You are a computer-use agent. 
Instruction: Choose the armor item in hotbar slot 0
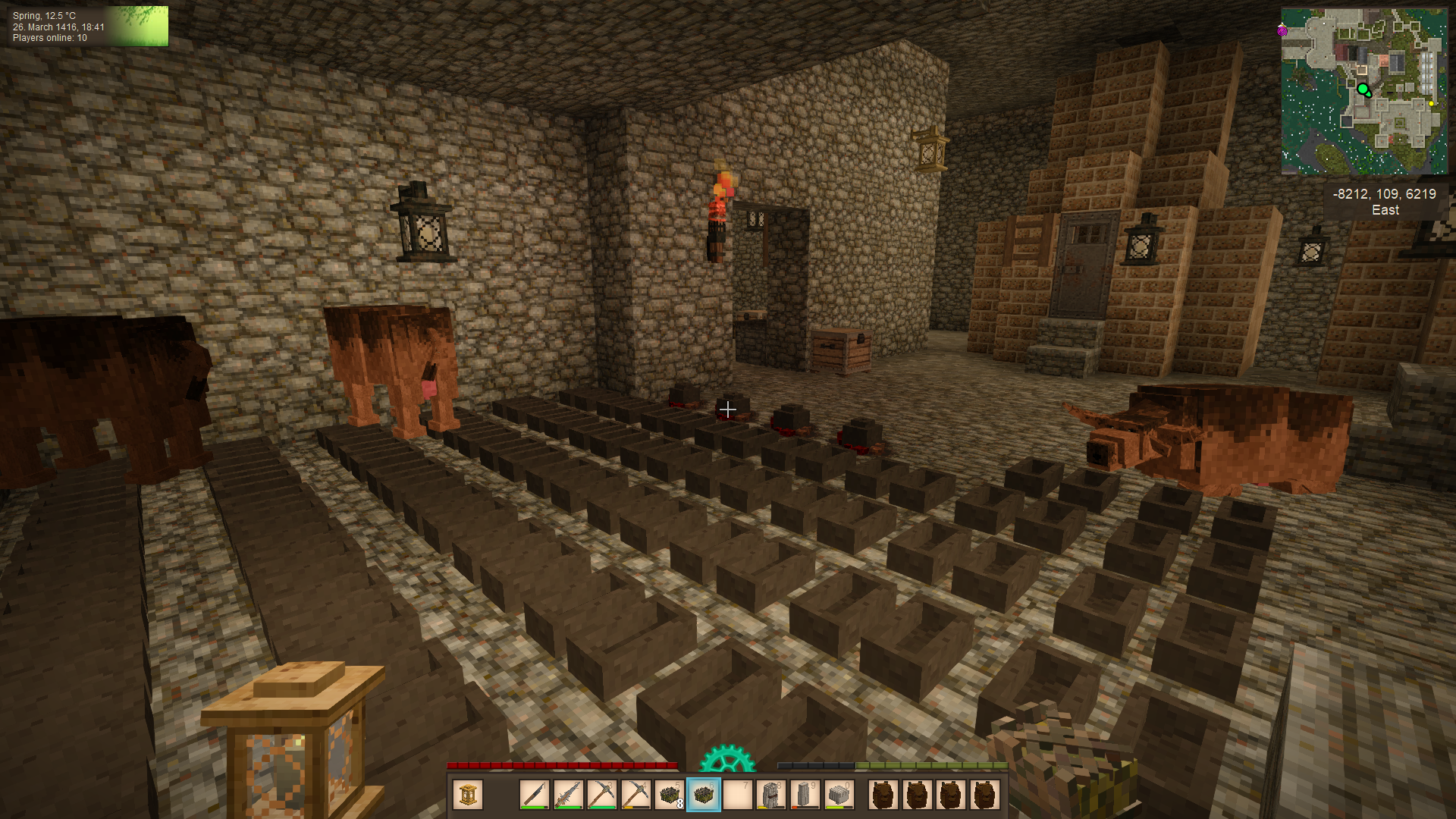838,795
